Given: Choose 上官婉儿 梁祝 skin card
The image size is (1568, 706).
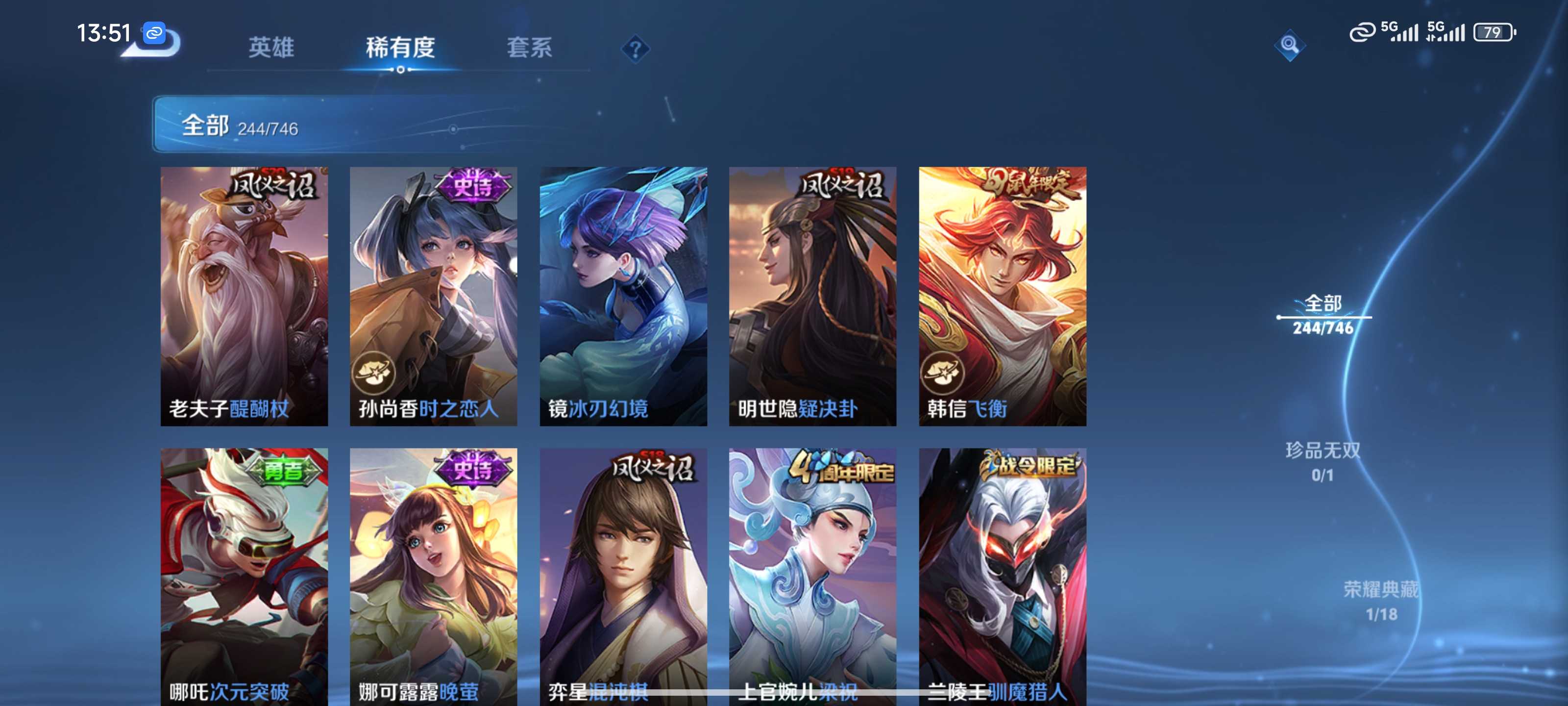Looking at the screenshot, I should (812, 576).
